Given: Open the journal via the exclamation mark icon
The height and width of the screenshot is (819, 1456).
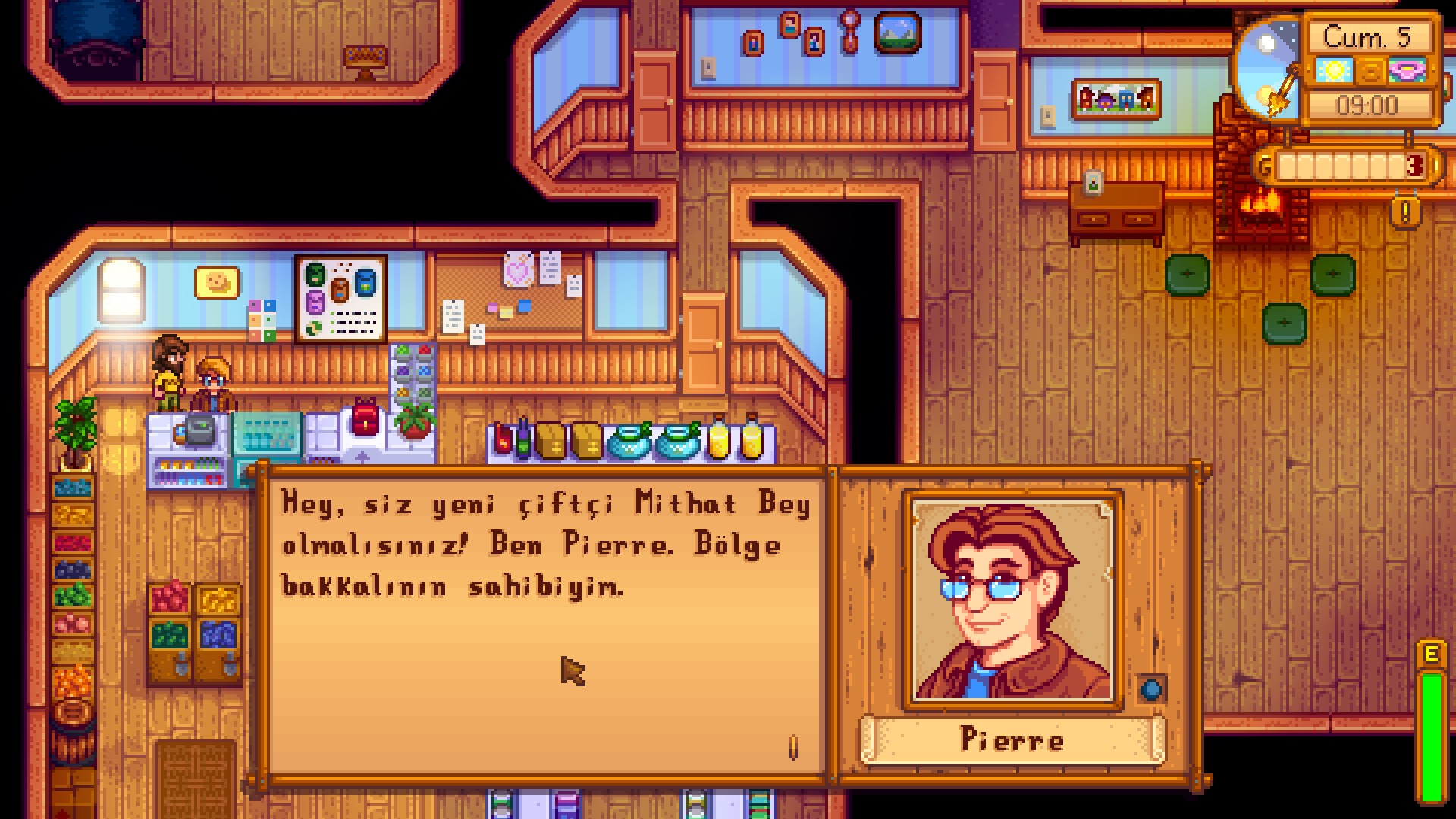Looking at the screenshot, I should tap(1404, 212).
